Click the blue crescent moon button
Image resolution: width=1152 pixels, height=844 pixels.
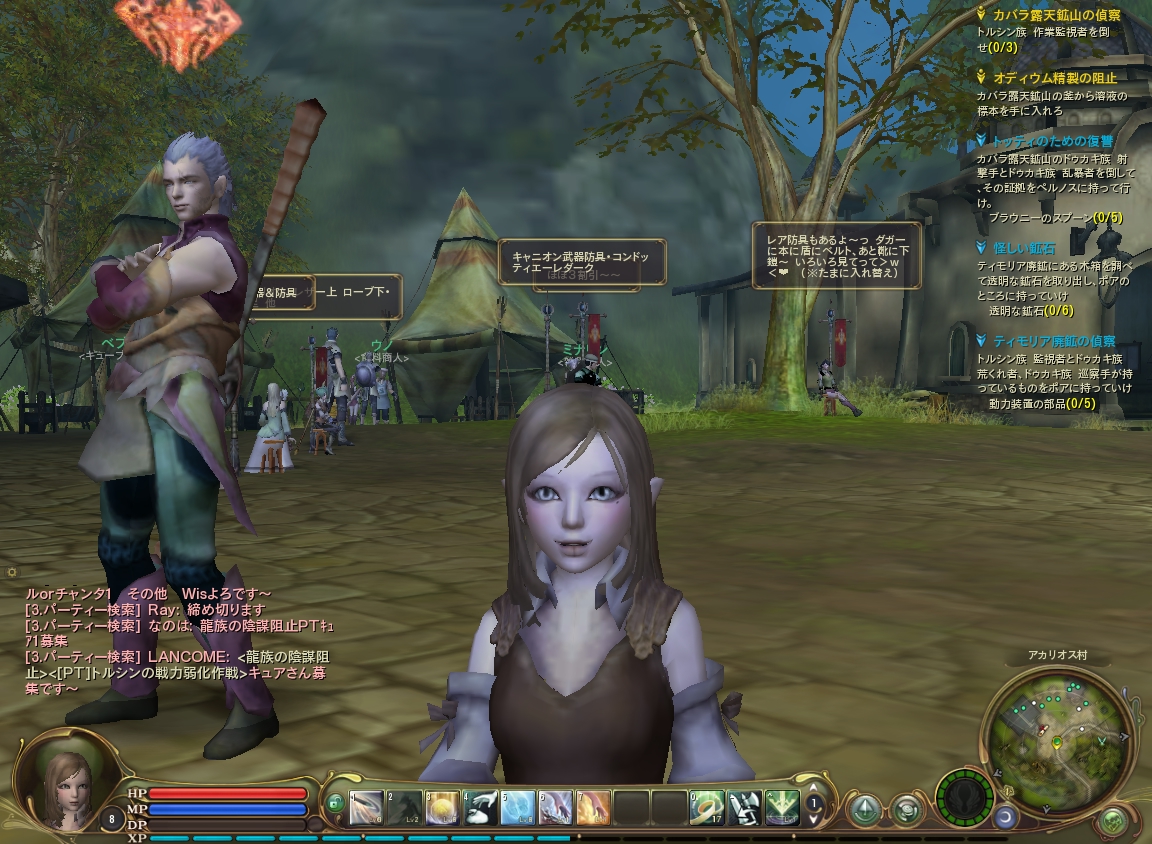tap(1004, 817)
